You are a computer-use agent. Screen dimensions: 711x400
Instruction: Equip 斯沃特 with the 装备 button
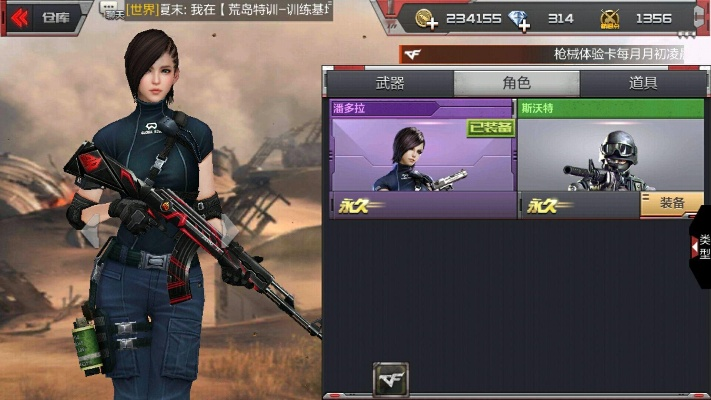point(672,203)
